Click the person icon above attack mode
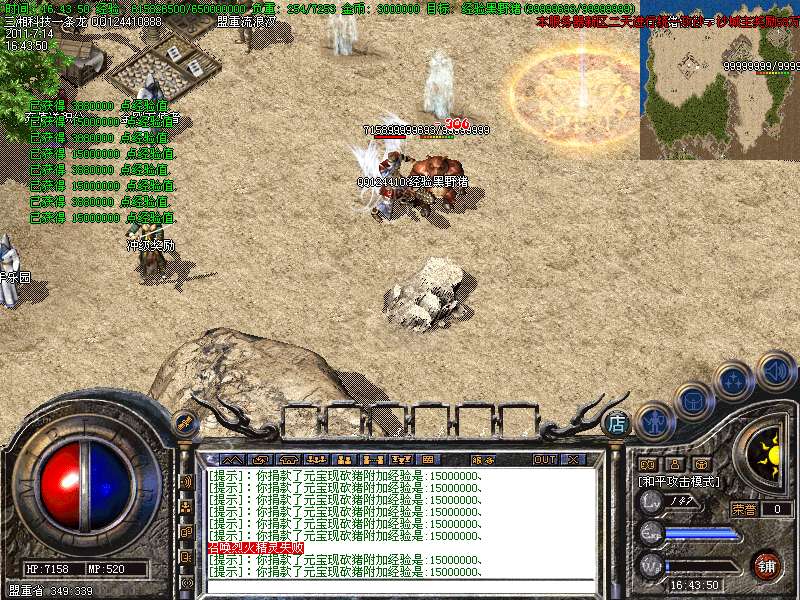Image resolution: width=800 pixels, height=600 pixels. 674,464
